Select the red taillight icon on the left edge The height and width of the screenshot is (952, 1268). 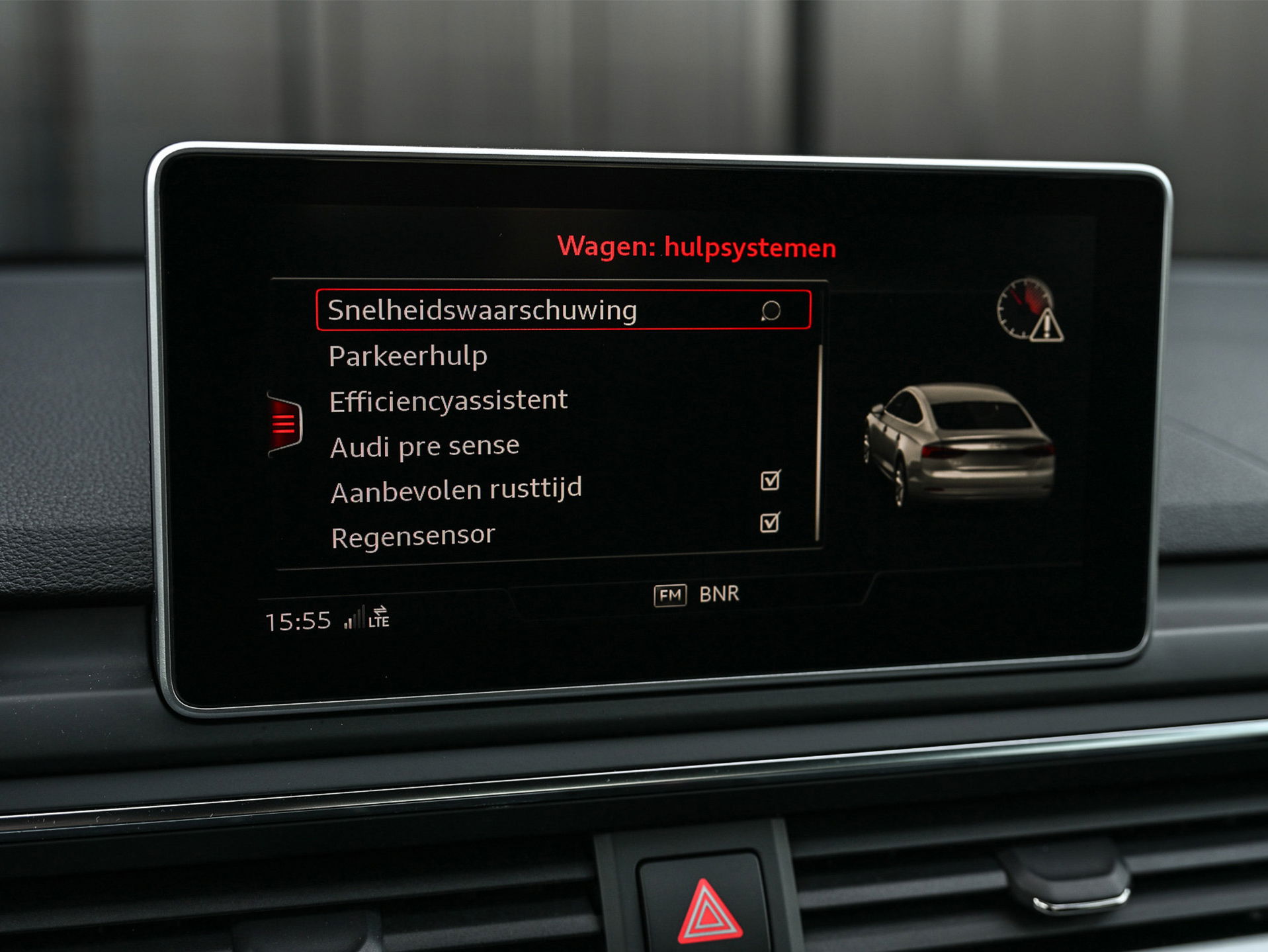[286, 423]
